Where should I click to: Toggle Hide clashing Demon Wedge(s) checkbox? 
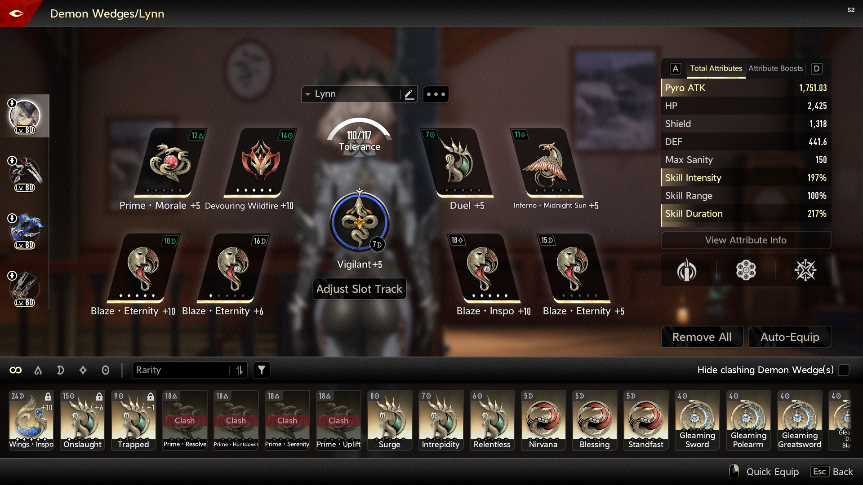point(843,370)
